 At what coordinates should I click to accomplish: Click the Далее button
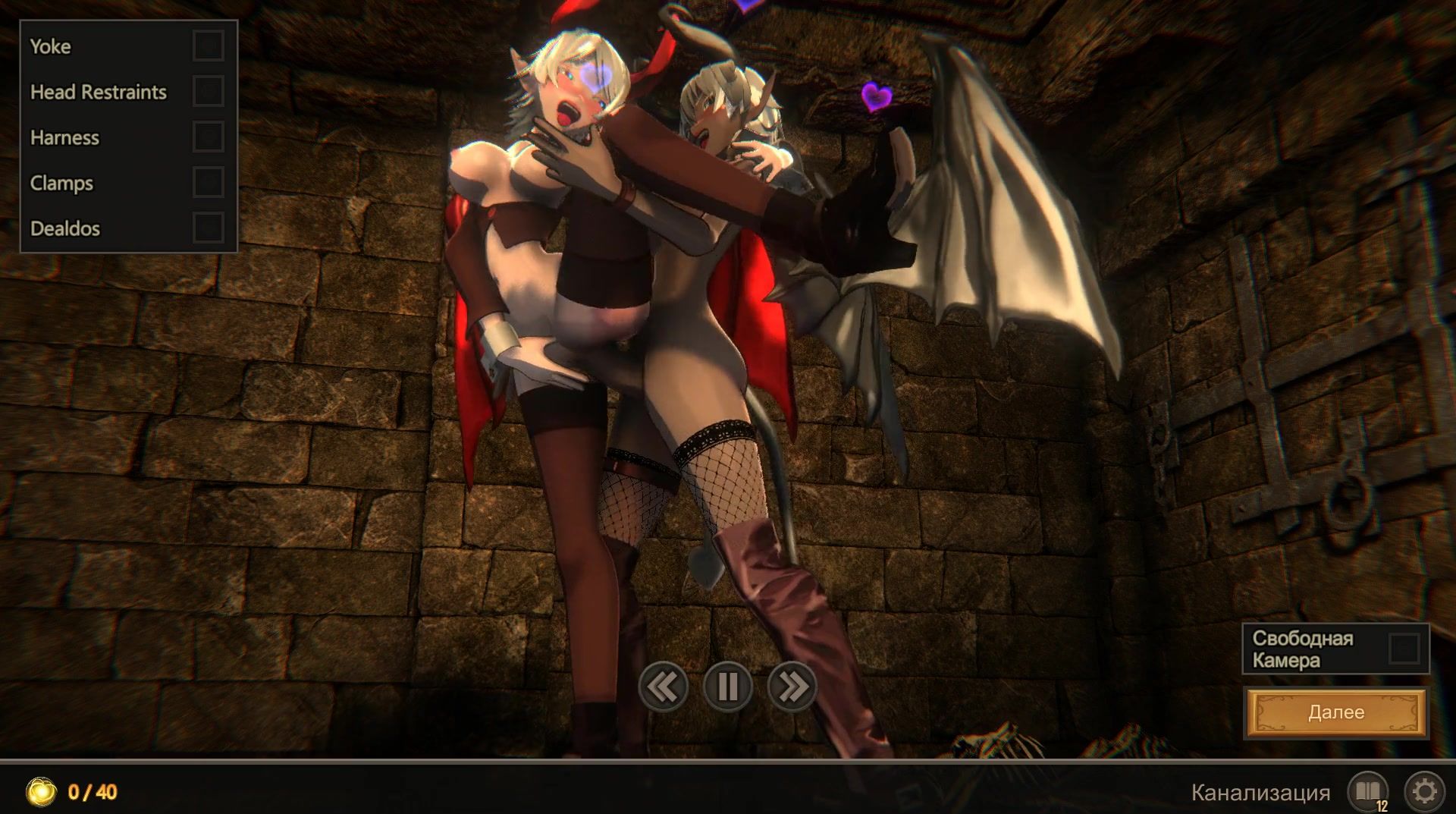click(1335, 712)
